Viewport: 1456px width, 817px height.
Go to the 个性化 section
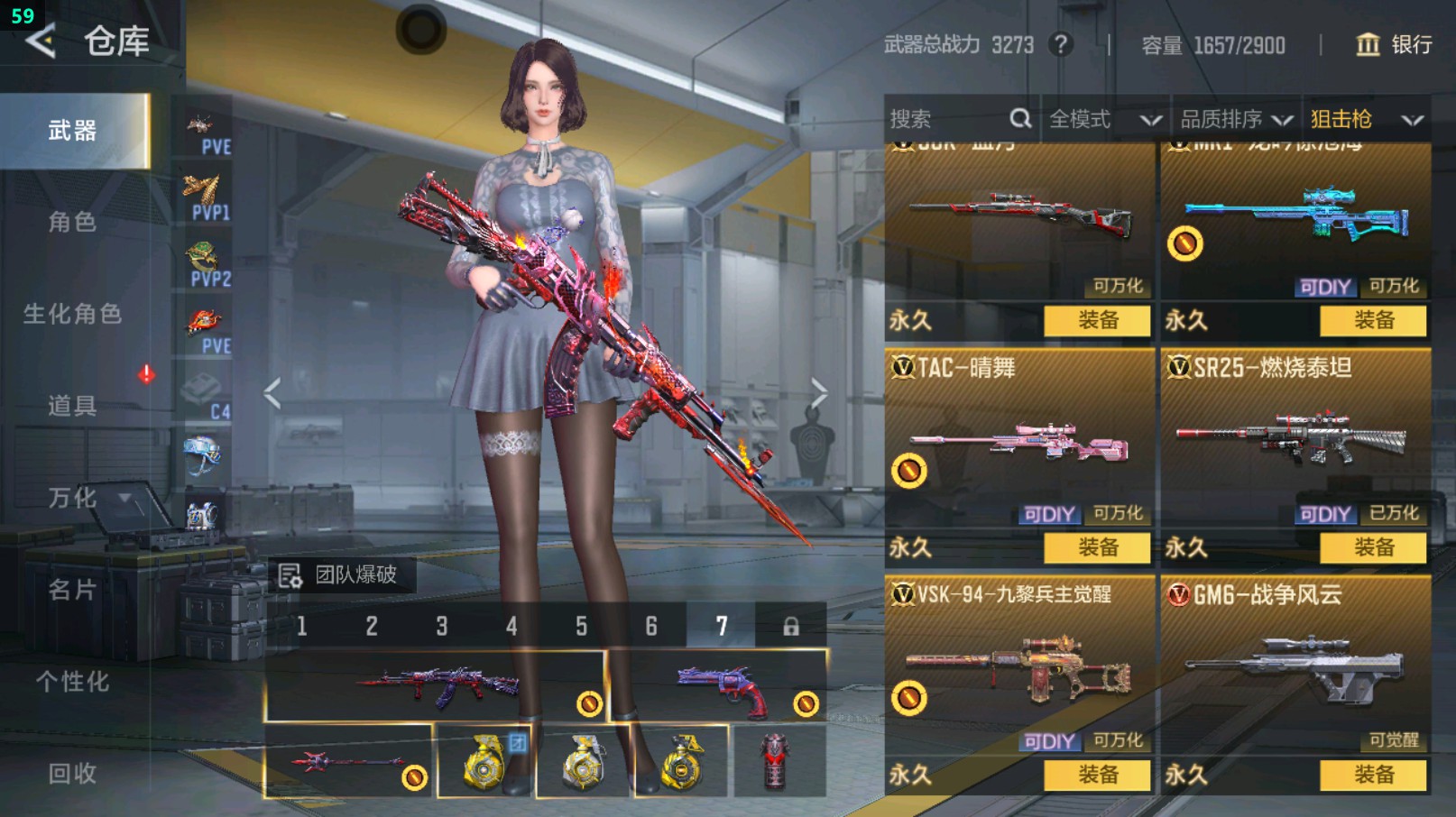[72, 682]
